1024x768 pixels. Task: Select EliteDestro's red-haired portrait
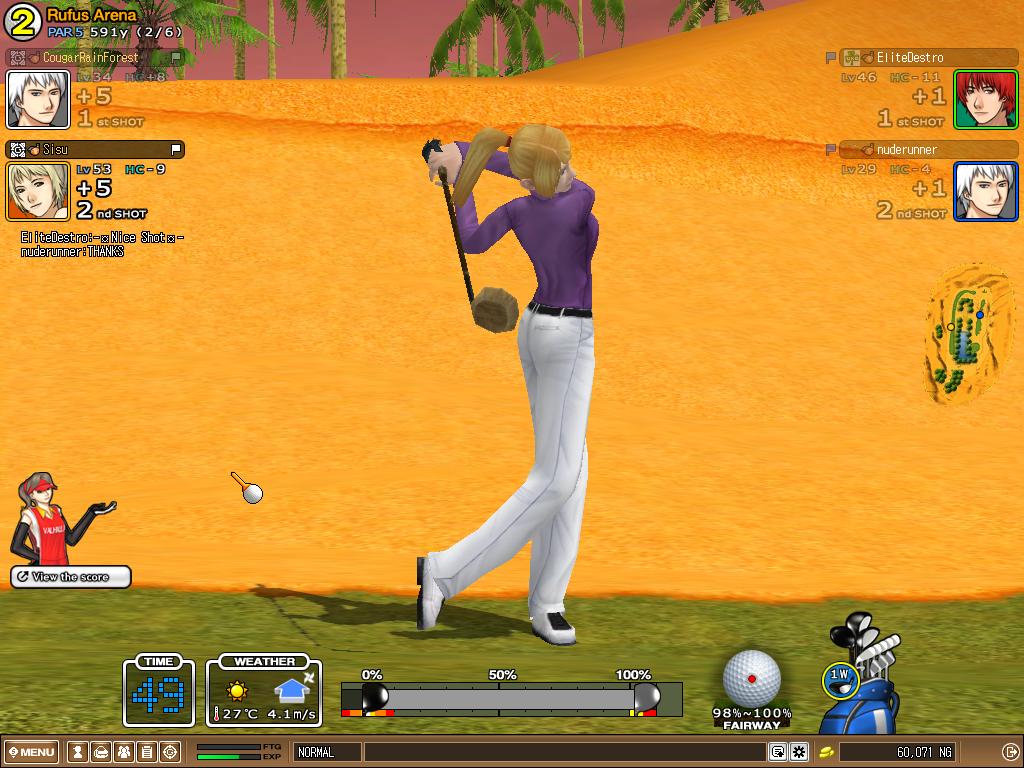pos(985,99)
